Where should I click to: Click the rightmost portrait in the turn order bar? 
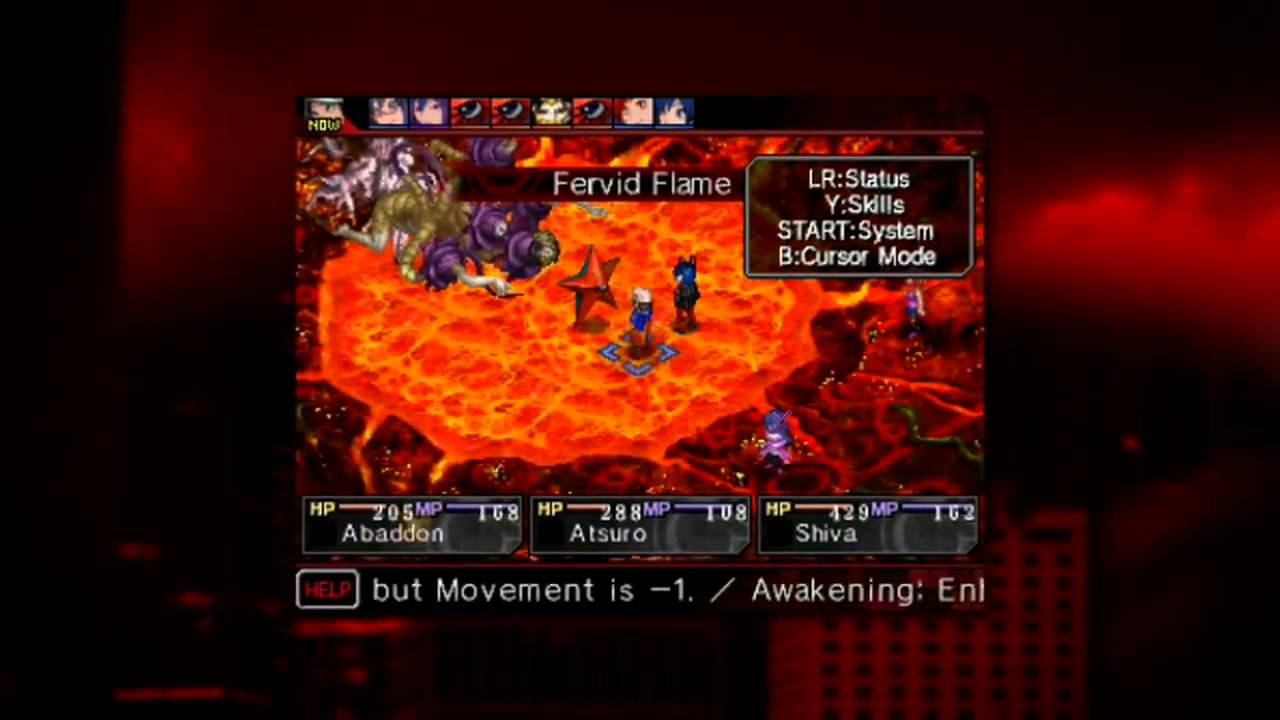(673, 112)
